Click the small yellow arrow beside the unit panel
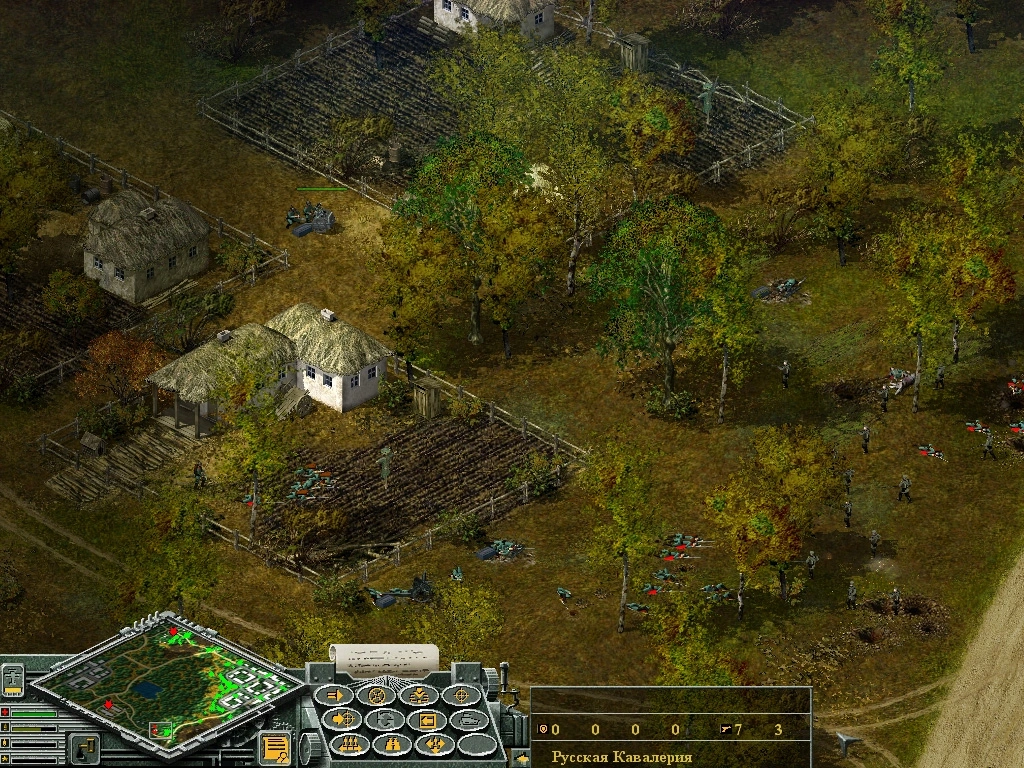Viewport: 1024px width, 768px height. tap(521, 758)
